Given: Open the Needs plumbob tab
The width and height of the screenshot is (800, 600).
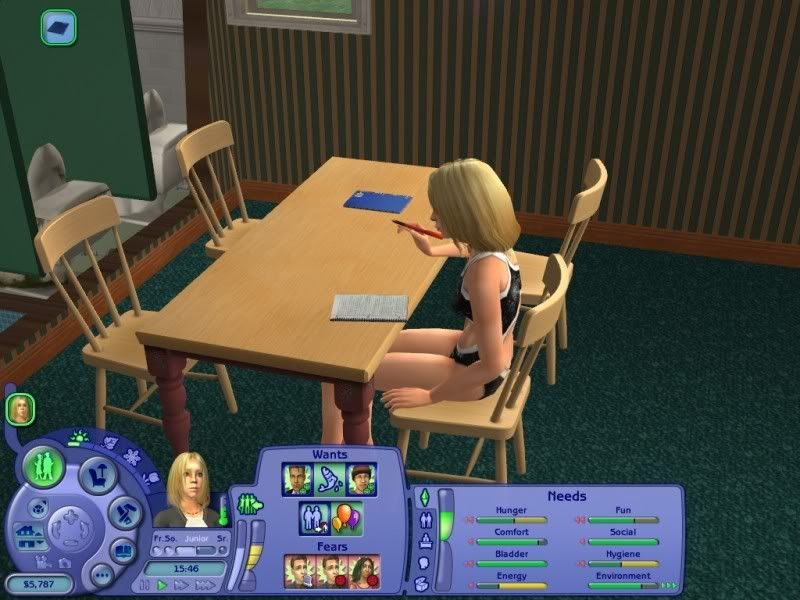Looking at the screenshot, I should coord(424,498).
